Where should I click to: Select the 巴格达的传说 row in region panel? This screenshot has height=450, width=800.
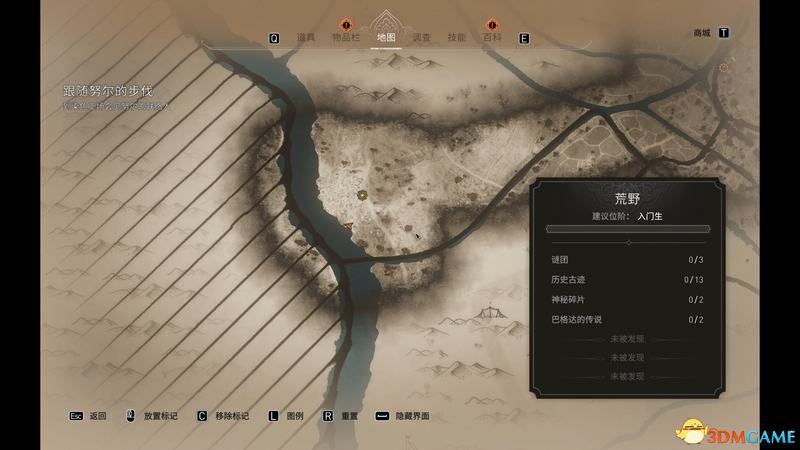[628, 320]
